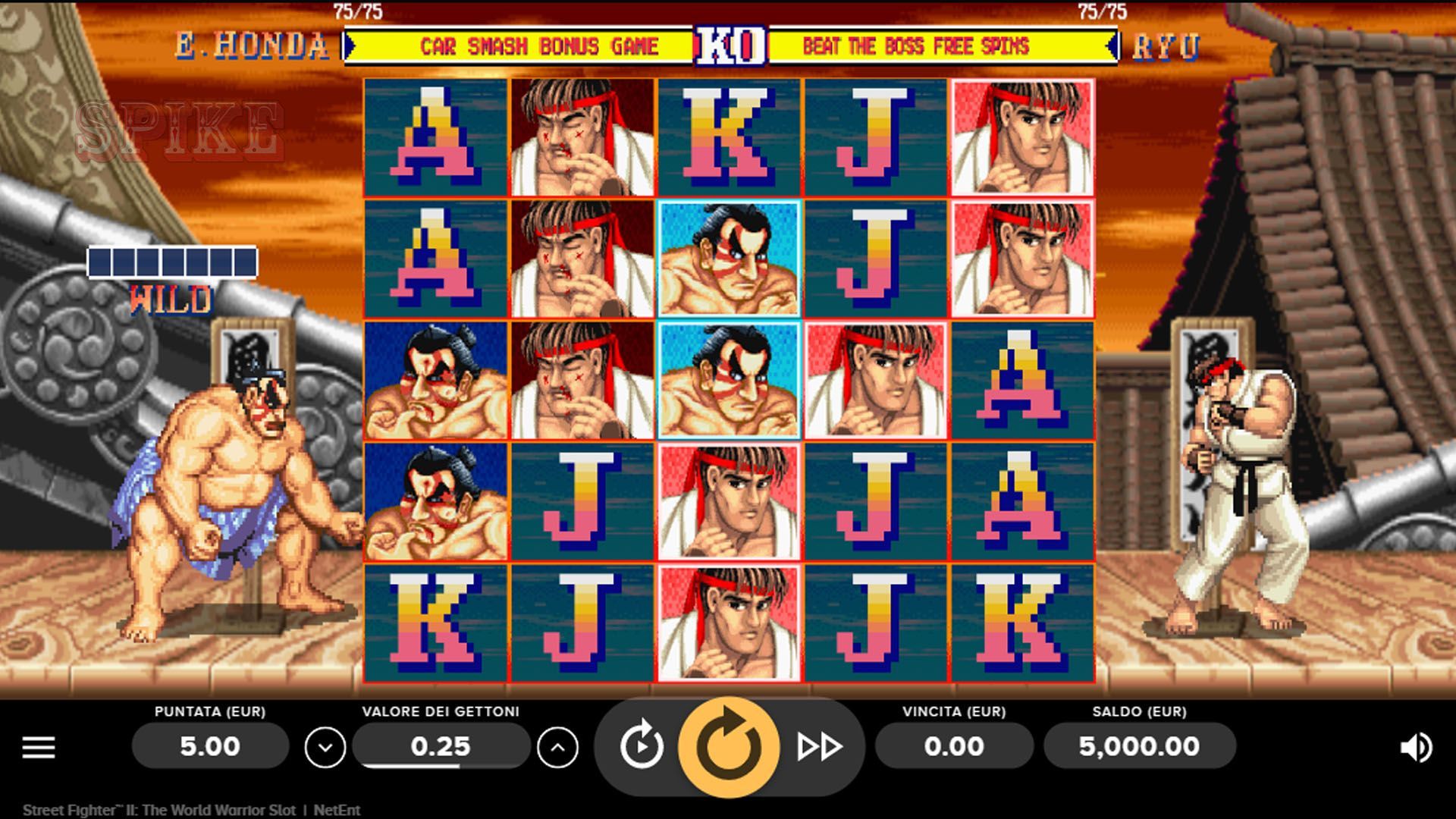The image size is (1456, 819).
Task: Expand Valore dei Gettoni with up chevron
Action: [559, 746]
